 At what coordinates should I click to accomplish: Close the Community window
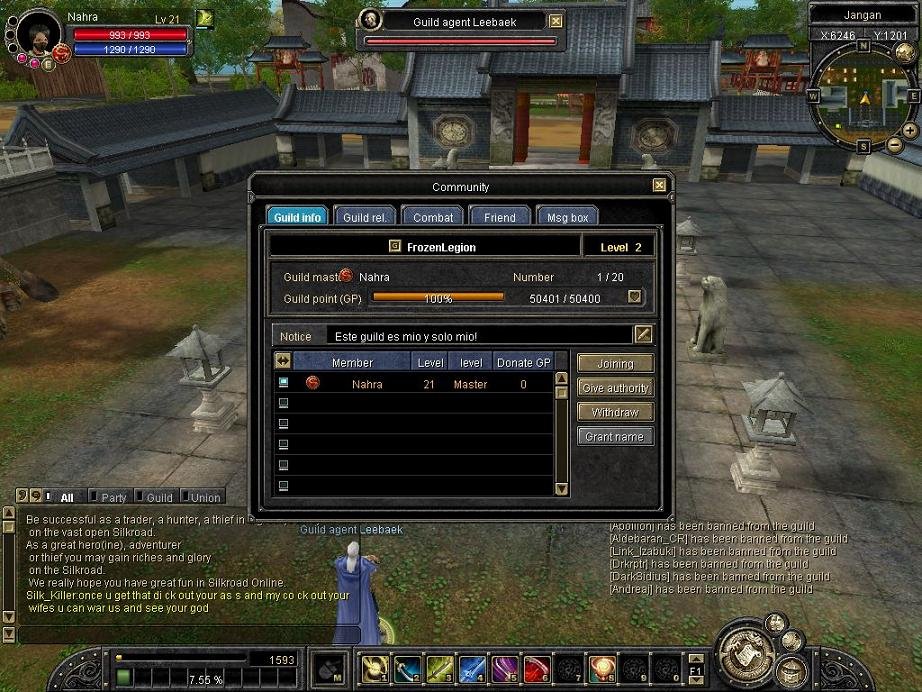click(x=659, y=185)
